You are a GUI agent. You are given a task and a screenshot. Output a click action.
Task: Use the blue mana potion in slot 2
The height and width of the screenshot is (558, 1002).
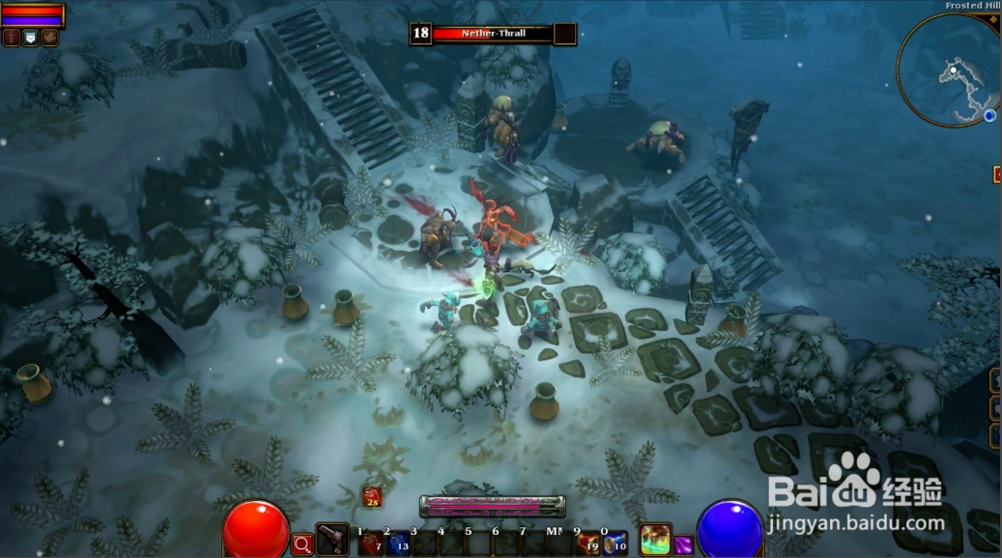398,543
